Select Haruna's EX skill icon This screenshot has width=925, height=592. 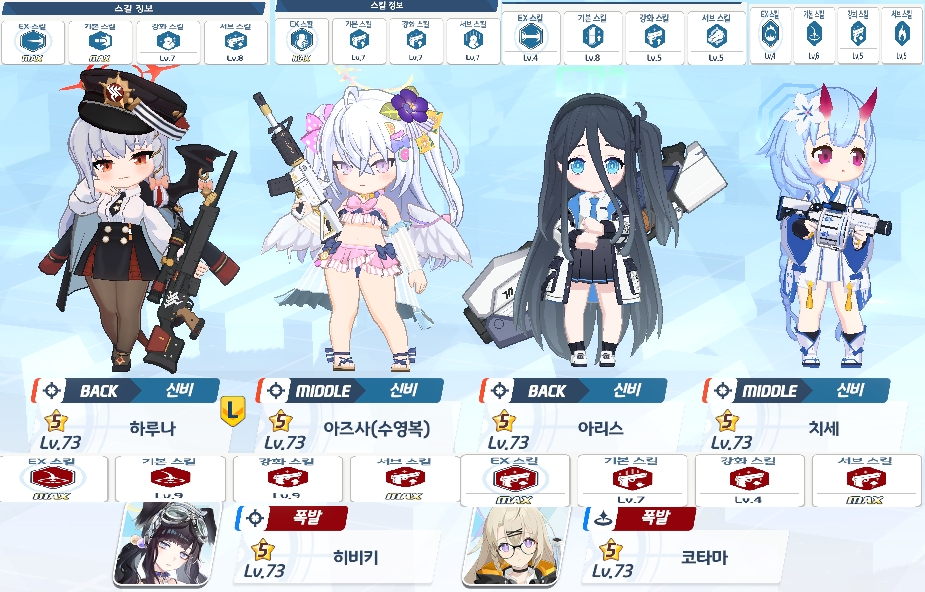click(x=39, y=41)
